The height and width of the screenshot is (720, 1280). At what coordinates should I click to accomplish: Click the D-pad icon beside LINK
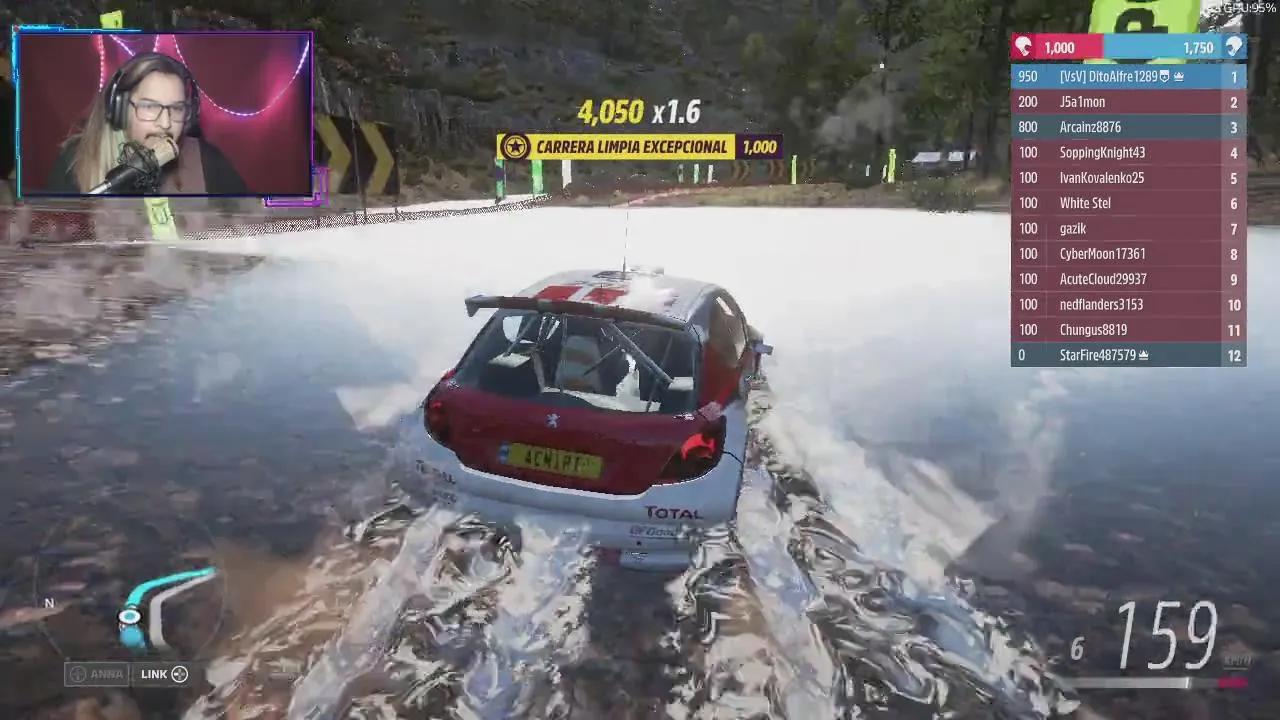point(177,674)
